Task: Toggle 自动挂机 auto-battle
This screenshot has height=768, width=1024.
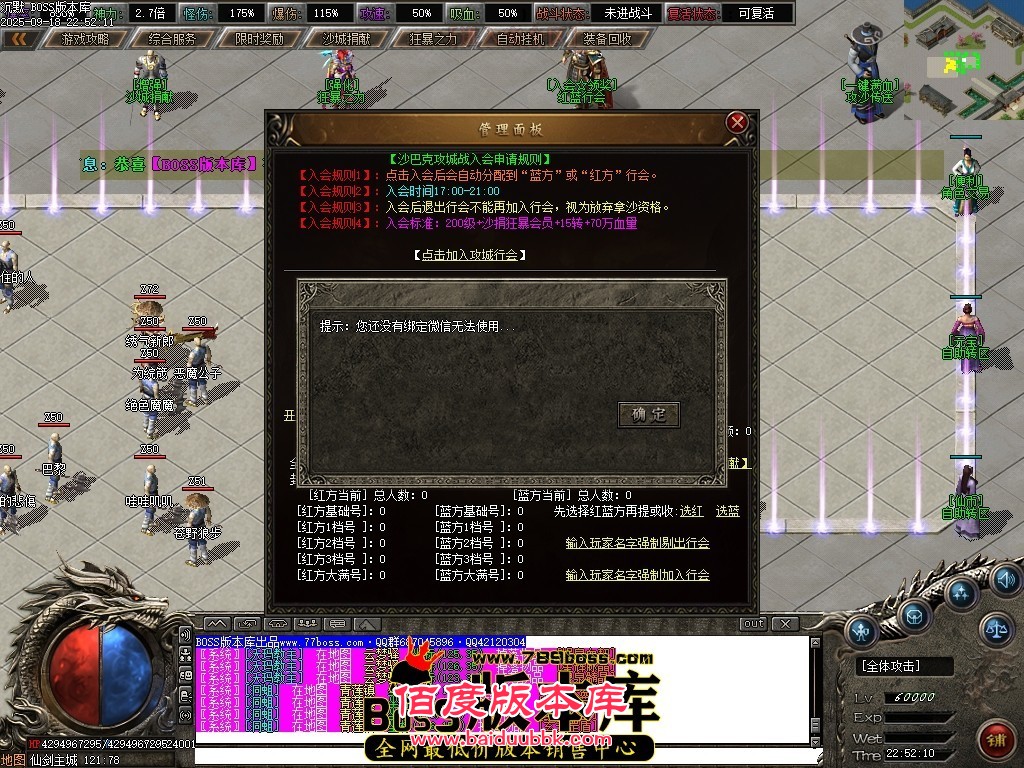Action: click(x=520, y=39)
